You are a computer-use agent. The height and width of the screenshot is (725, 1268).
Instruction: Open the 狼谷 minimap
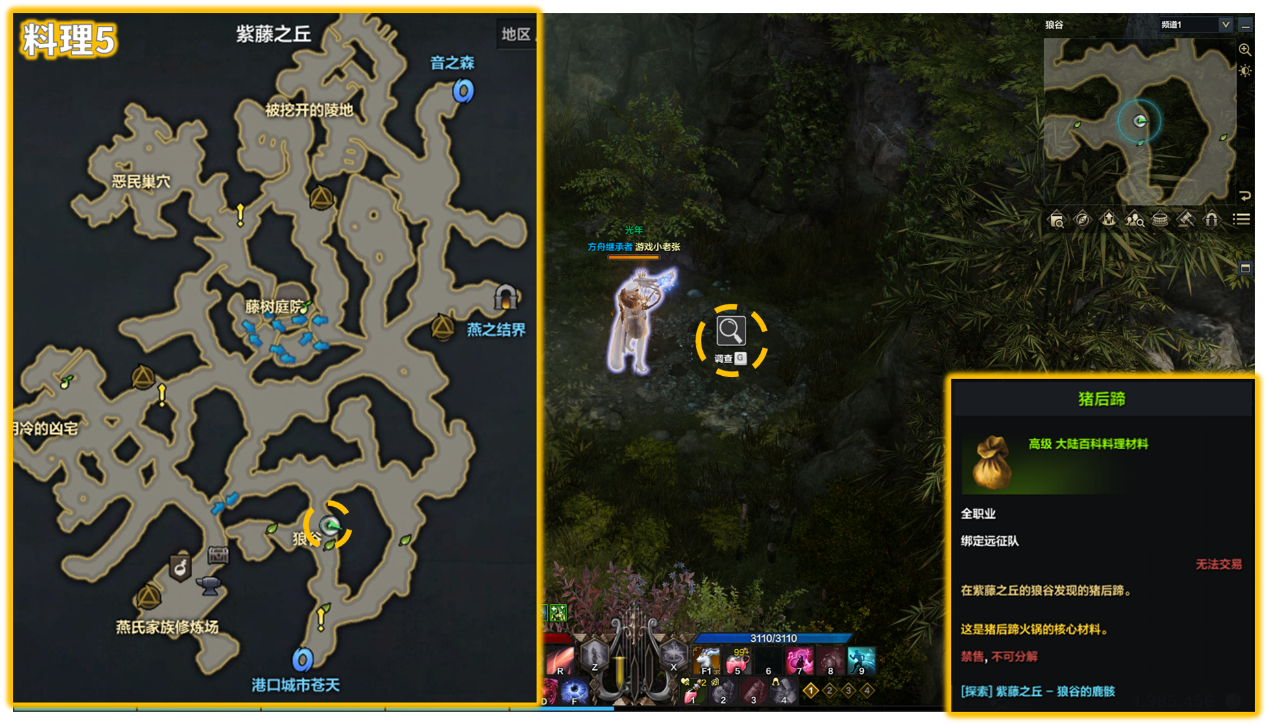[1140, 122]
